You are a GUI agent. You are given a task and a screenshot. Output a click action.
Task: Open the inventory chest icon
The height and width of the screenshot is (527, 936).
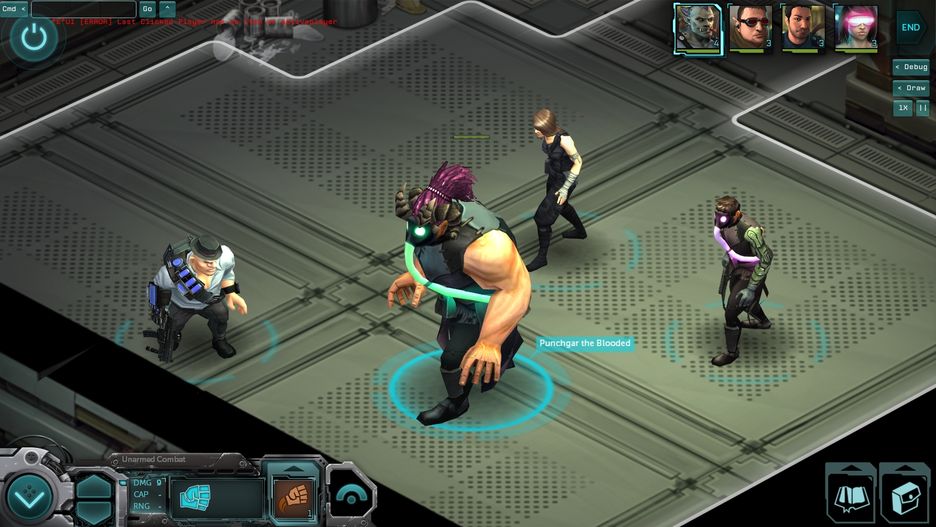tap(903, 496)
